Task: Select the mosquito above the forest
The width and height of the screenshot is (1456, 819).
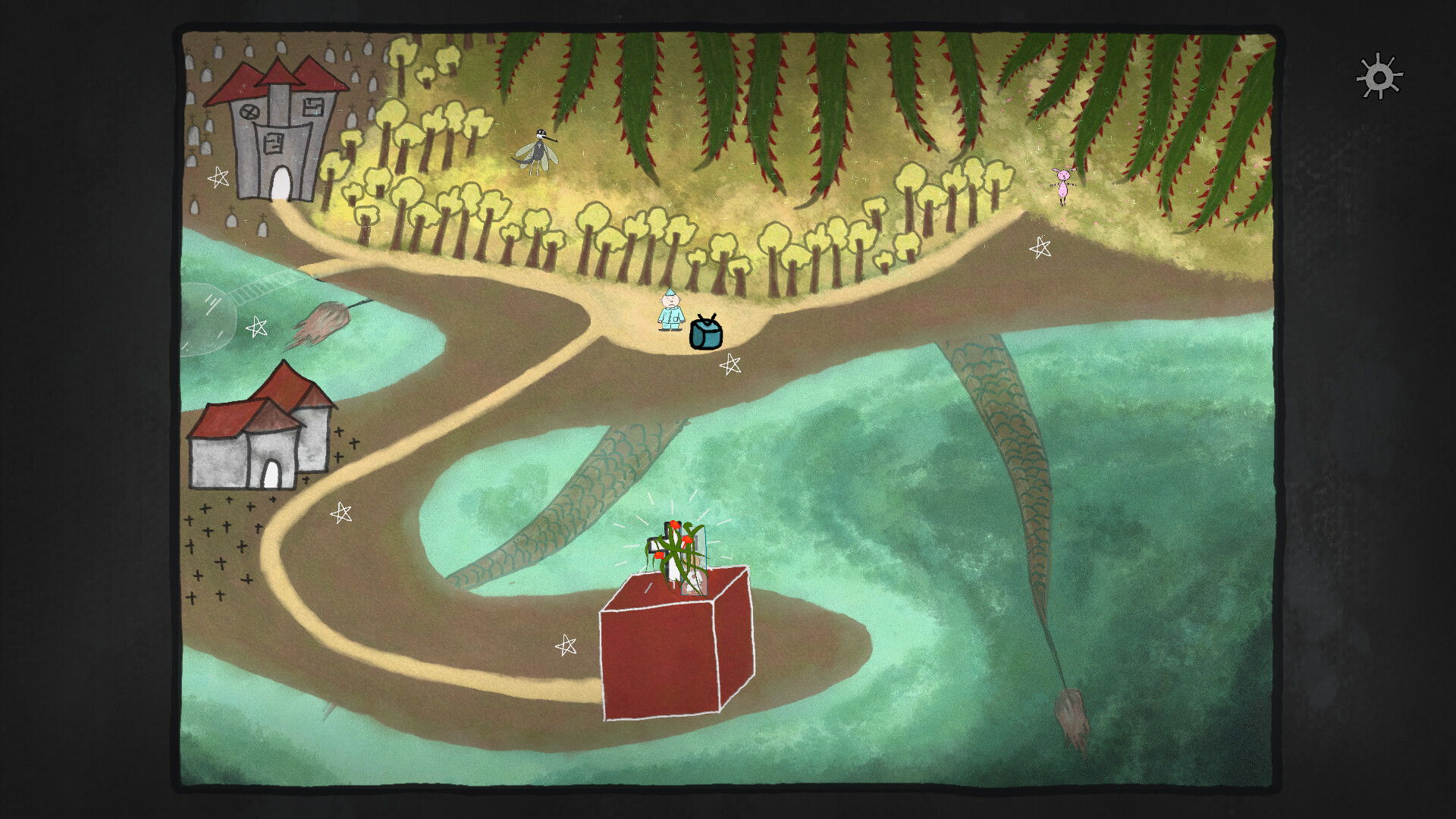Action: point(538,148)
